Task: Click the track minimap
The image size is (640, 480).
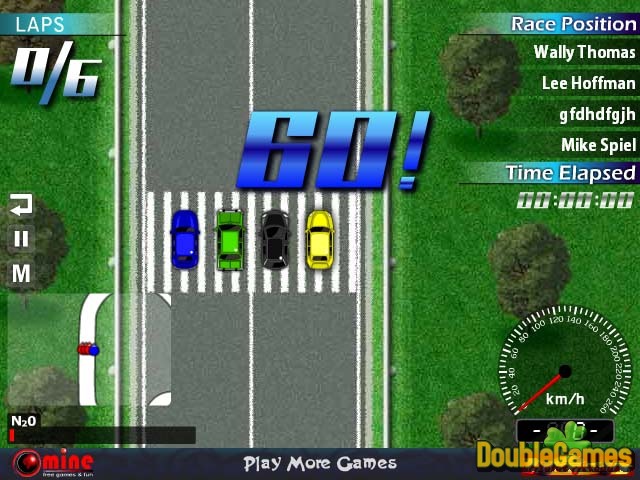Action: click(x=88, y=348)
